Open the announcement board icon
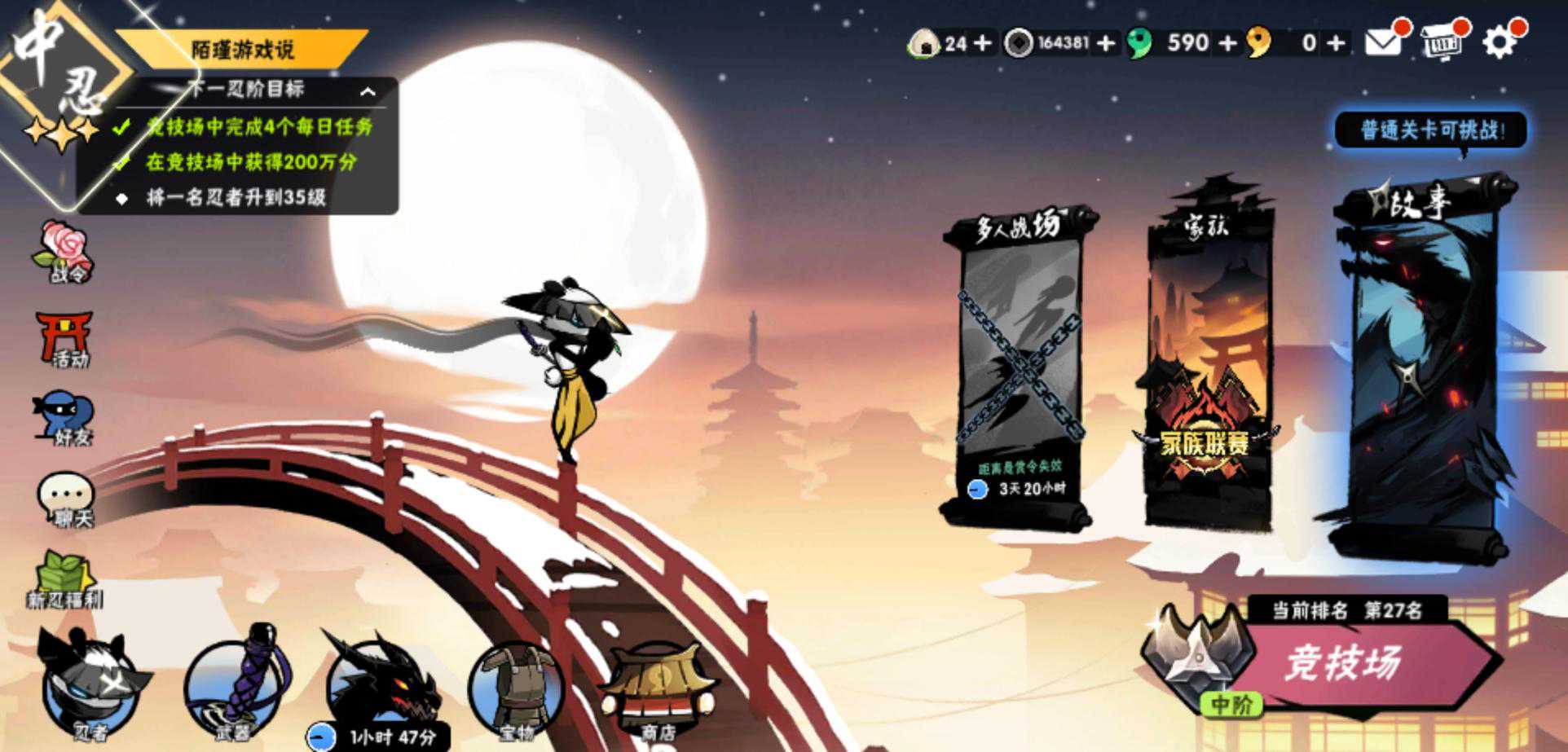 coord(1441,42)
